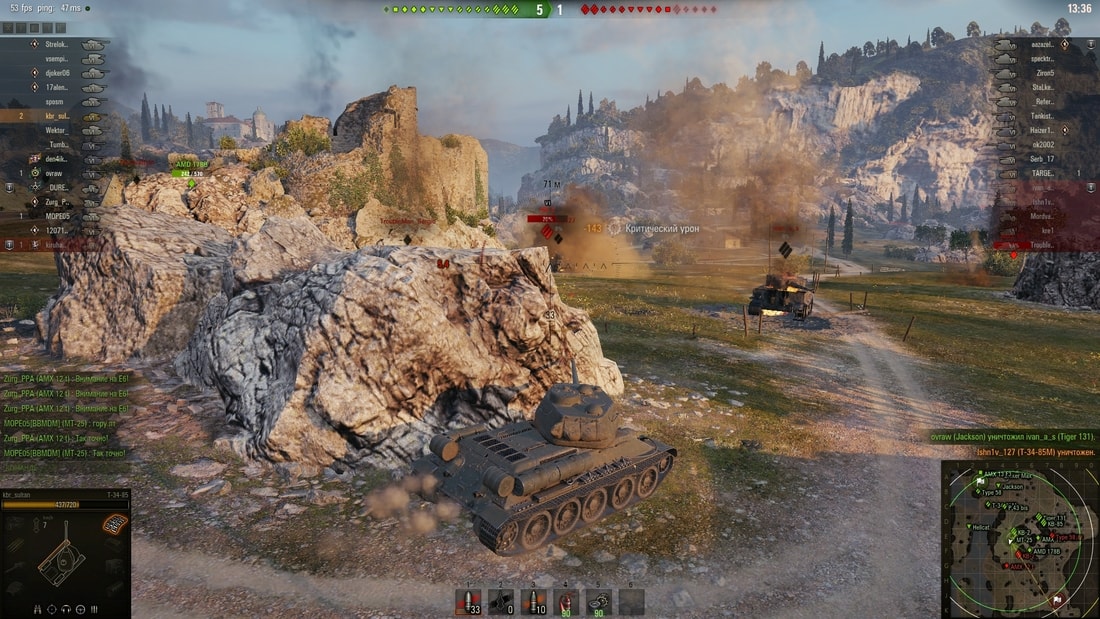The height and width of the screenshot is (619, 1100).
Task: Select ally djeker06 in the team roster
Action: 56,73
